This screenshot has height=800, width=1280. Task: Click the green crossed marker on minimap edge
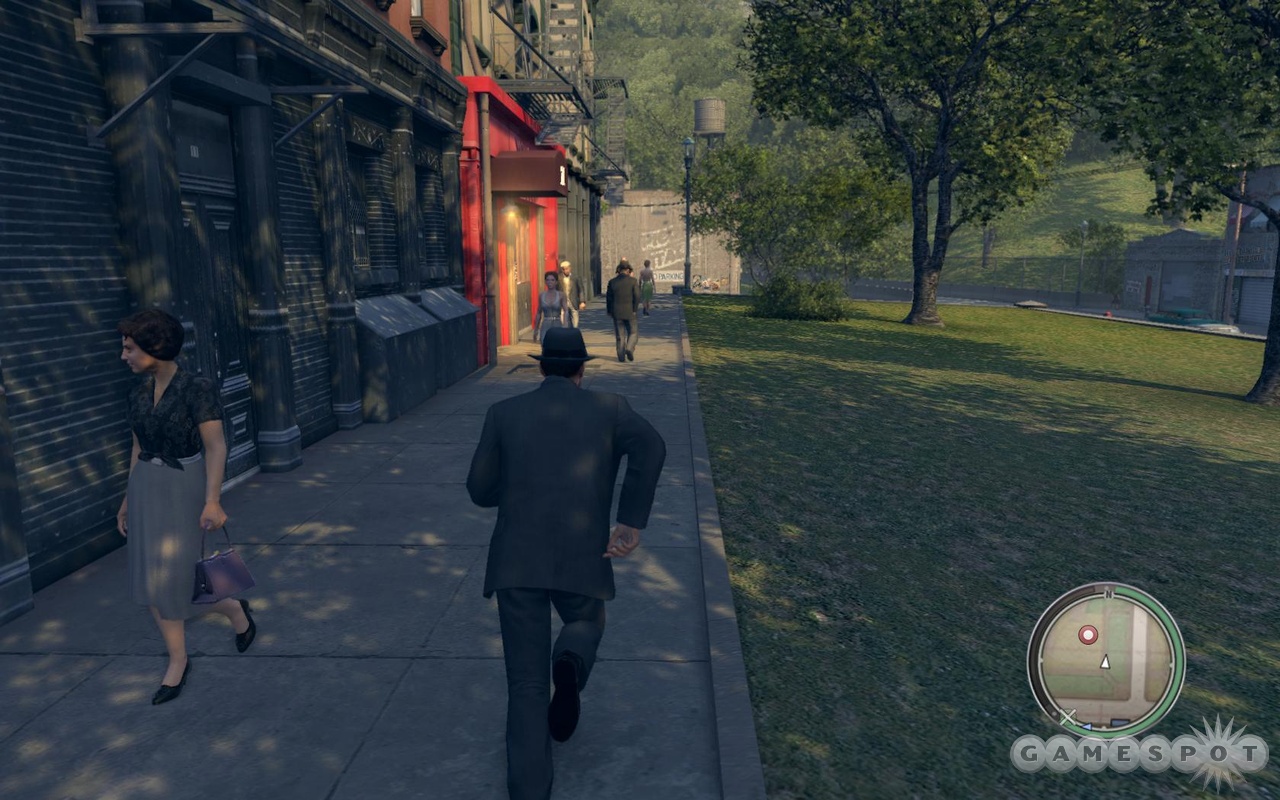point(1068,716)
